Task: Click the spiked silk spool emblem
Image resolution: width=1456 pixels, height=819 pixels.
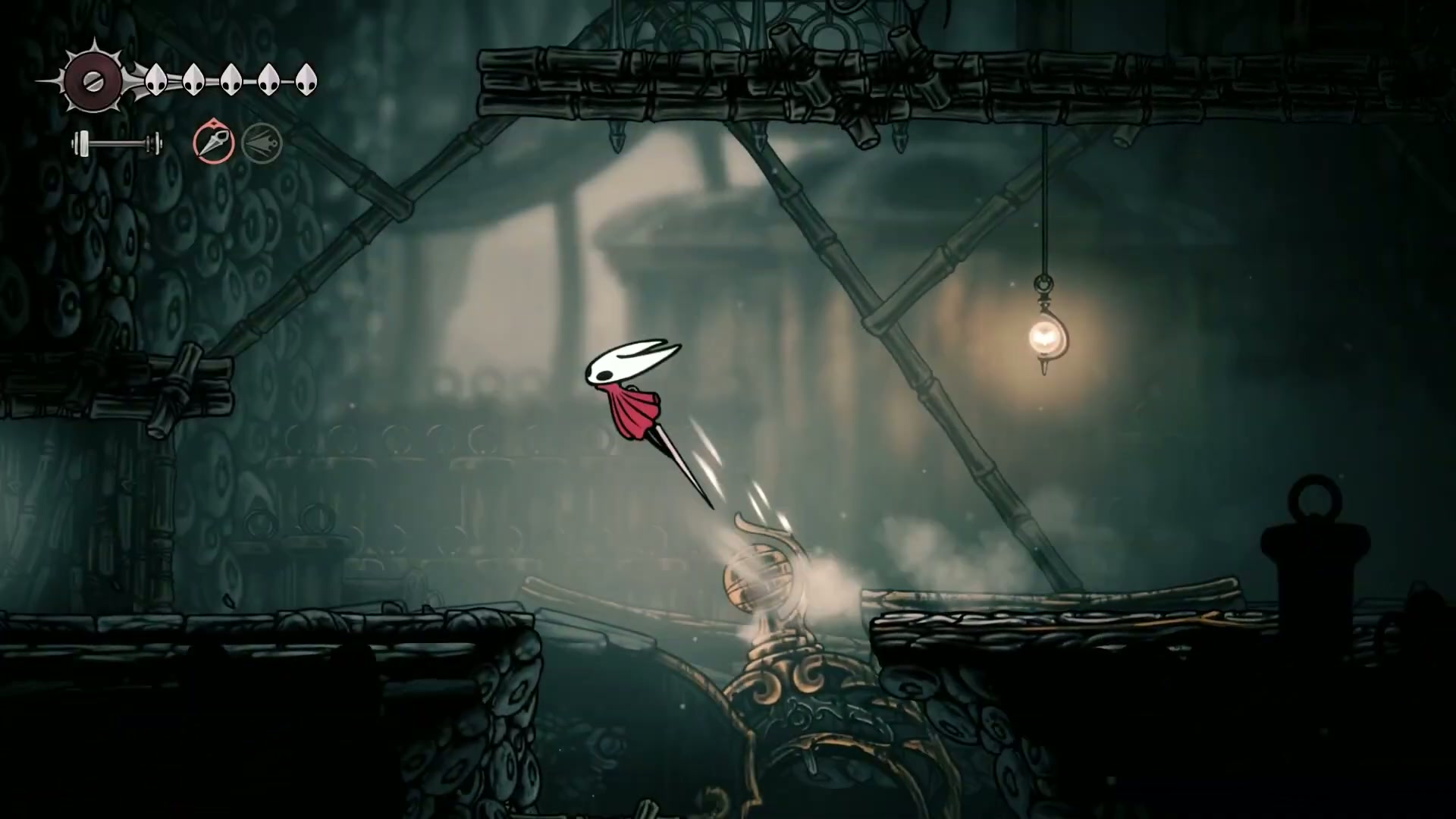Action: [x=93, y=81]
